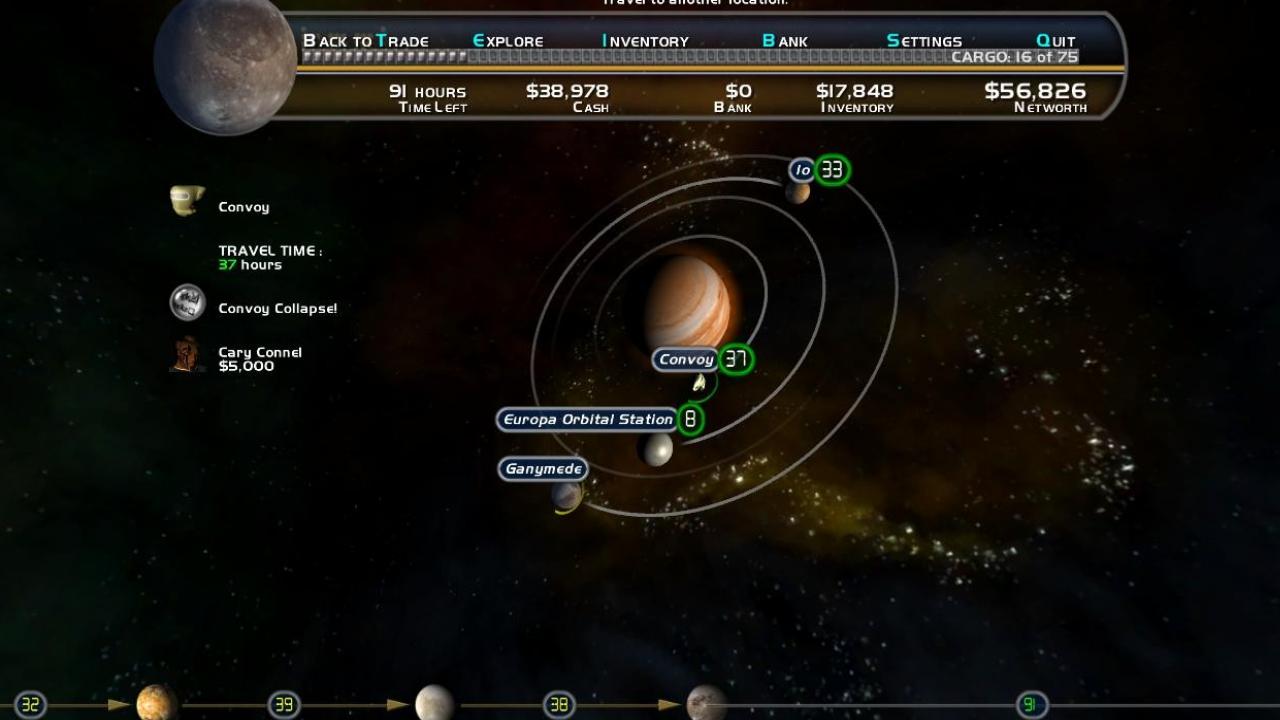Open the Explore menu

tap(506, 41)
